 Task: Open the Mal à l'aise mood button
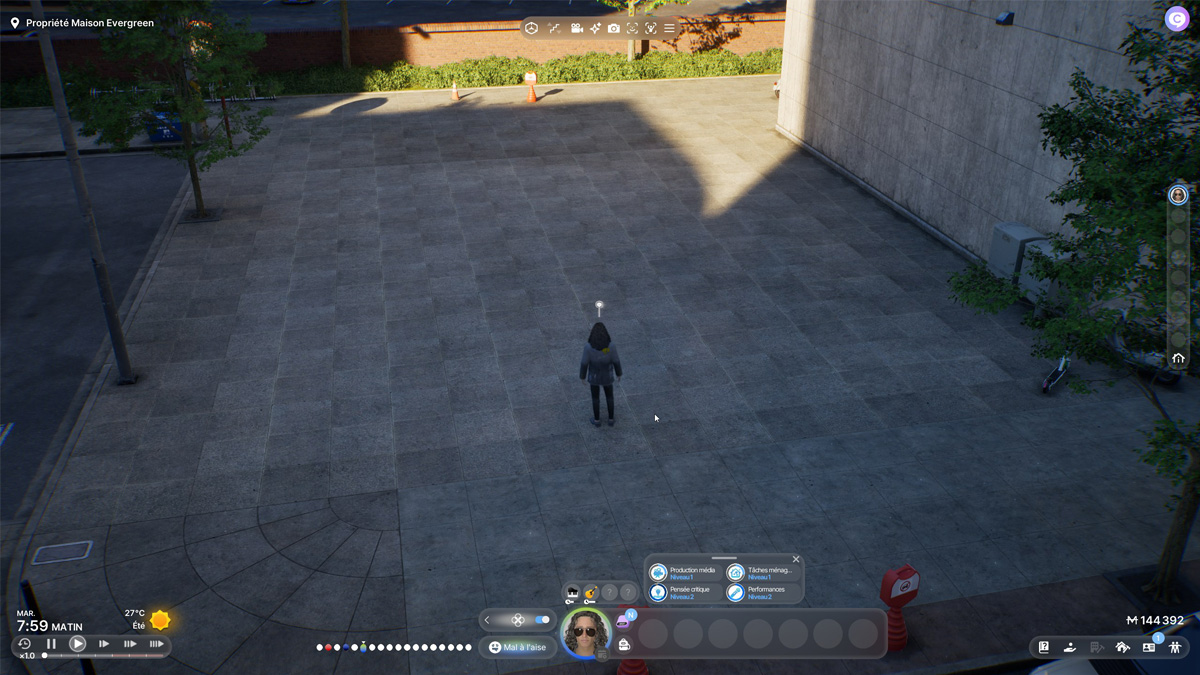tap(518, 647)
